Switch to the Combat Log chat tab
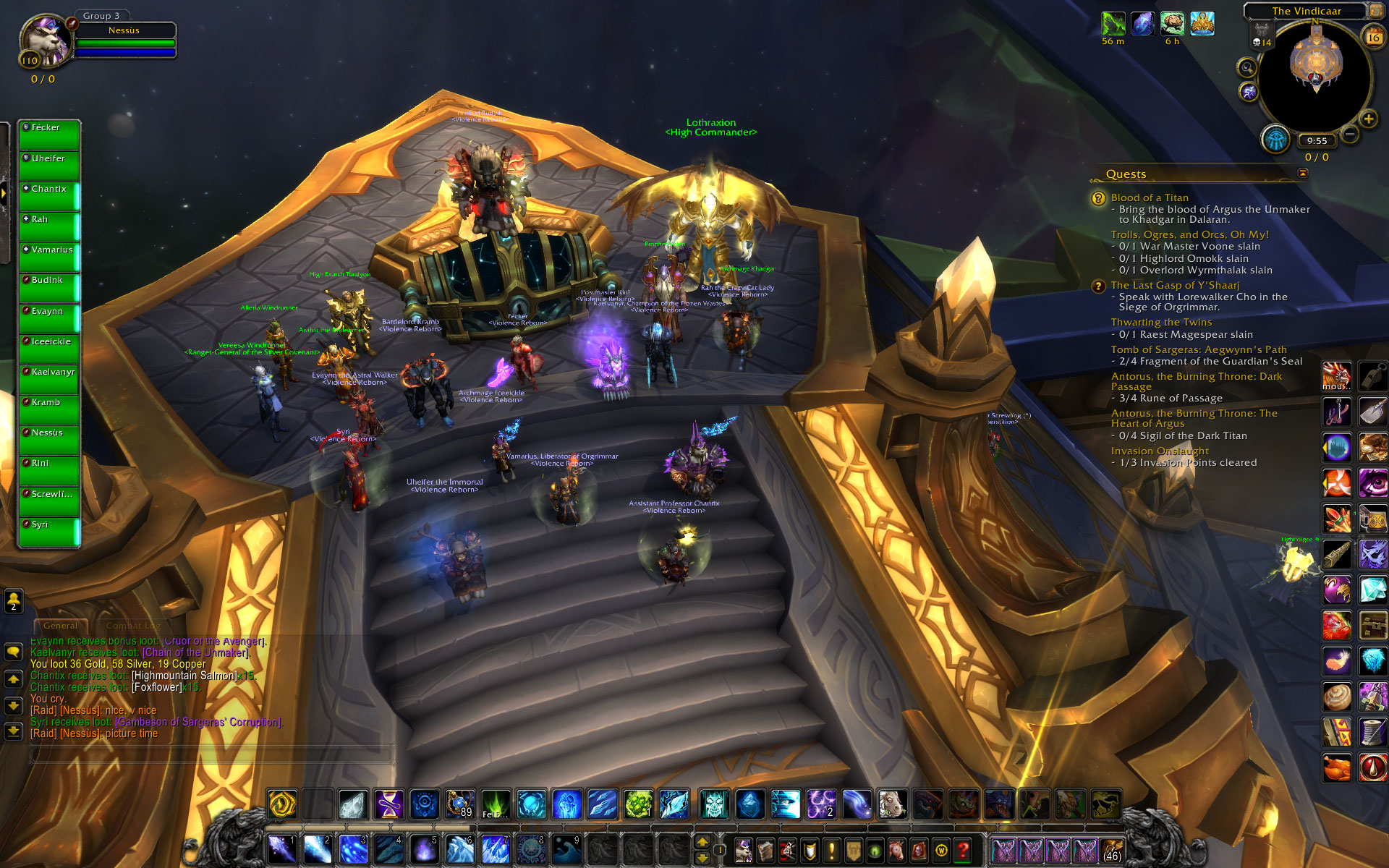Screen dimensions: 1389x868 (x=133, y=626)
